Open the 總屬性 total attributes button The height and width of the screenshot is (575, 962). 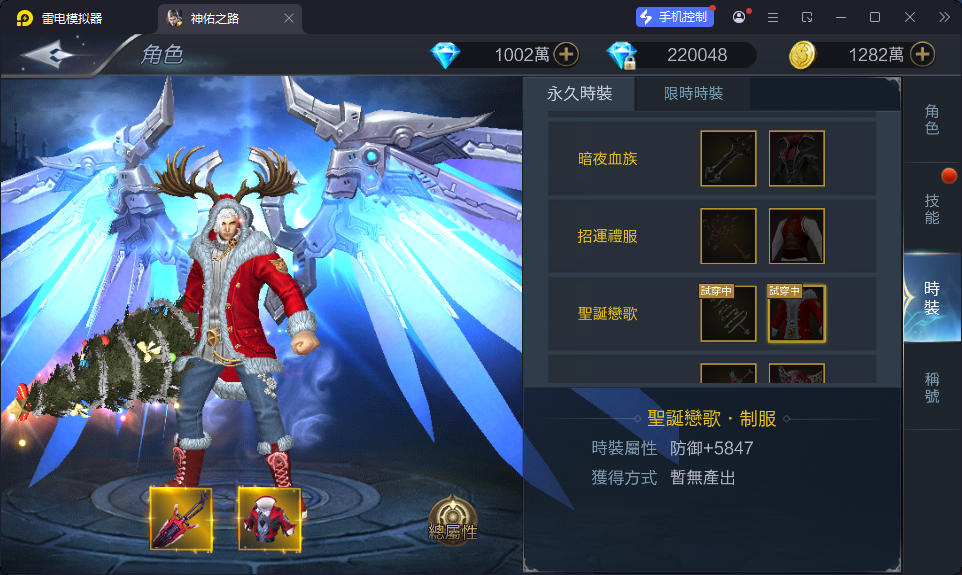[x=453, y=520]
